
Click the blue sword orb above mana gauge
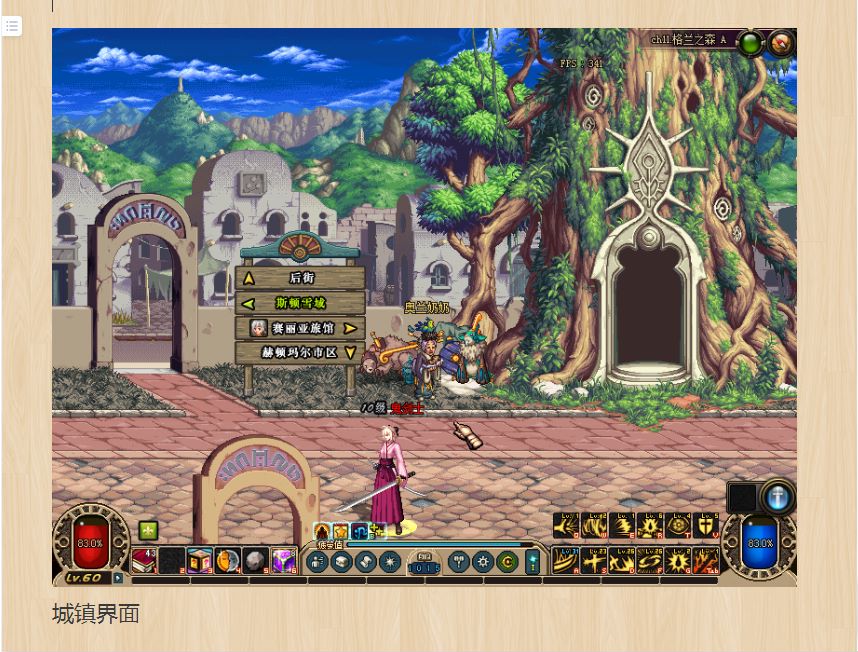pos(778,497)
